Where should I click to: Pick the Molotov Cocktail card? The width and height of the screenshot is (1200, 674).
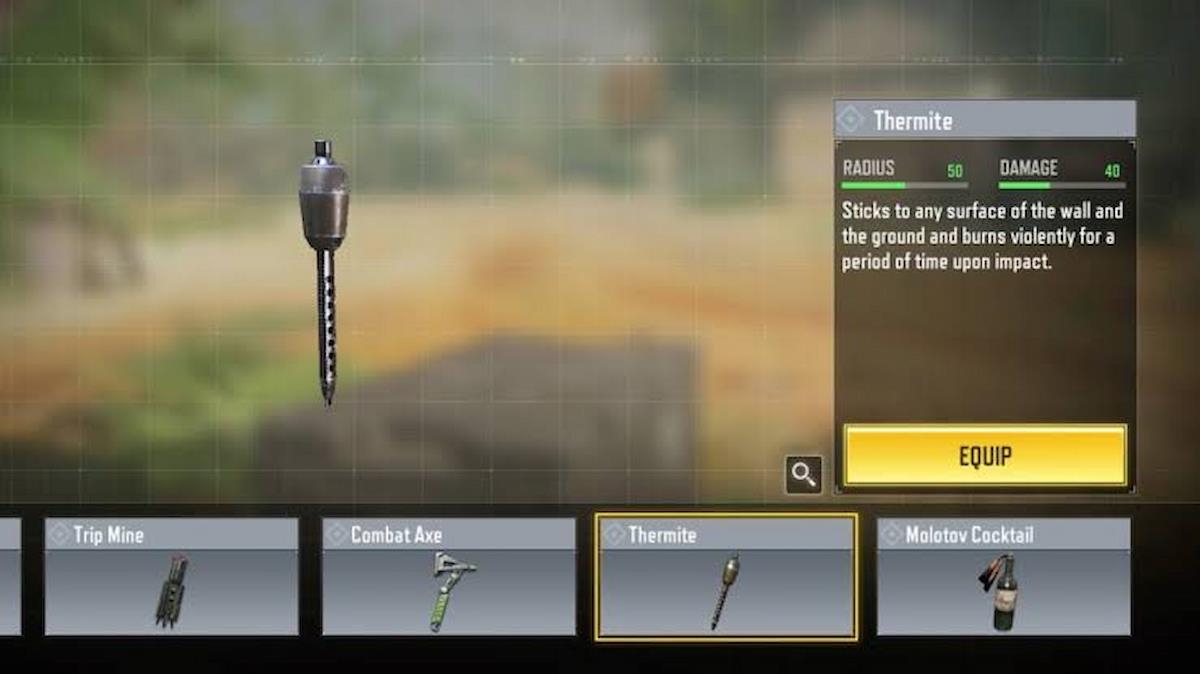[1004, 576]
